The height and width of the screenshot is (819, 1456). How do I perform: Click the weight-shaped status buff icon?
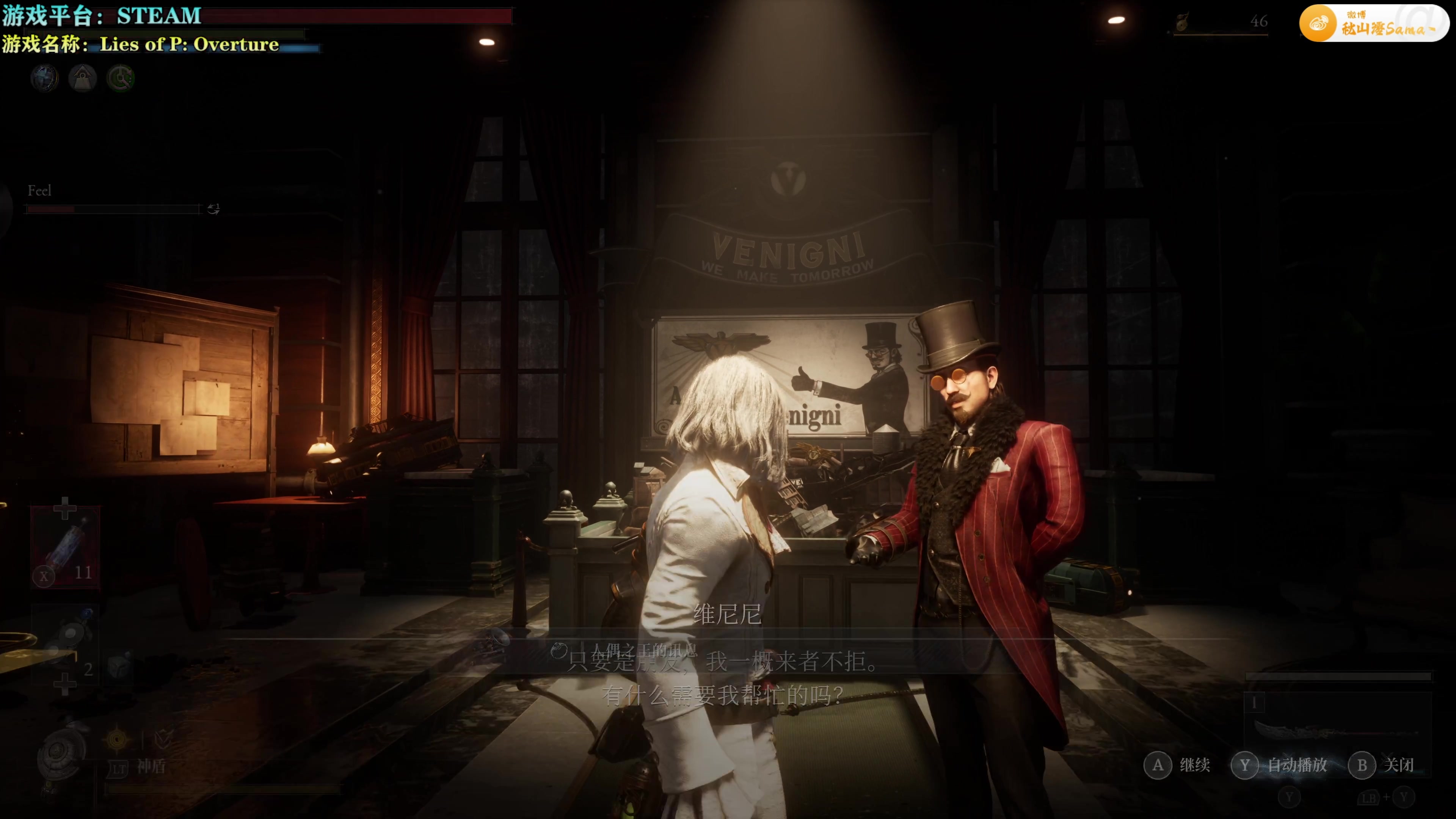[x=83, y=78]
